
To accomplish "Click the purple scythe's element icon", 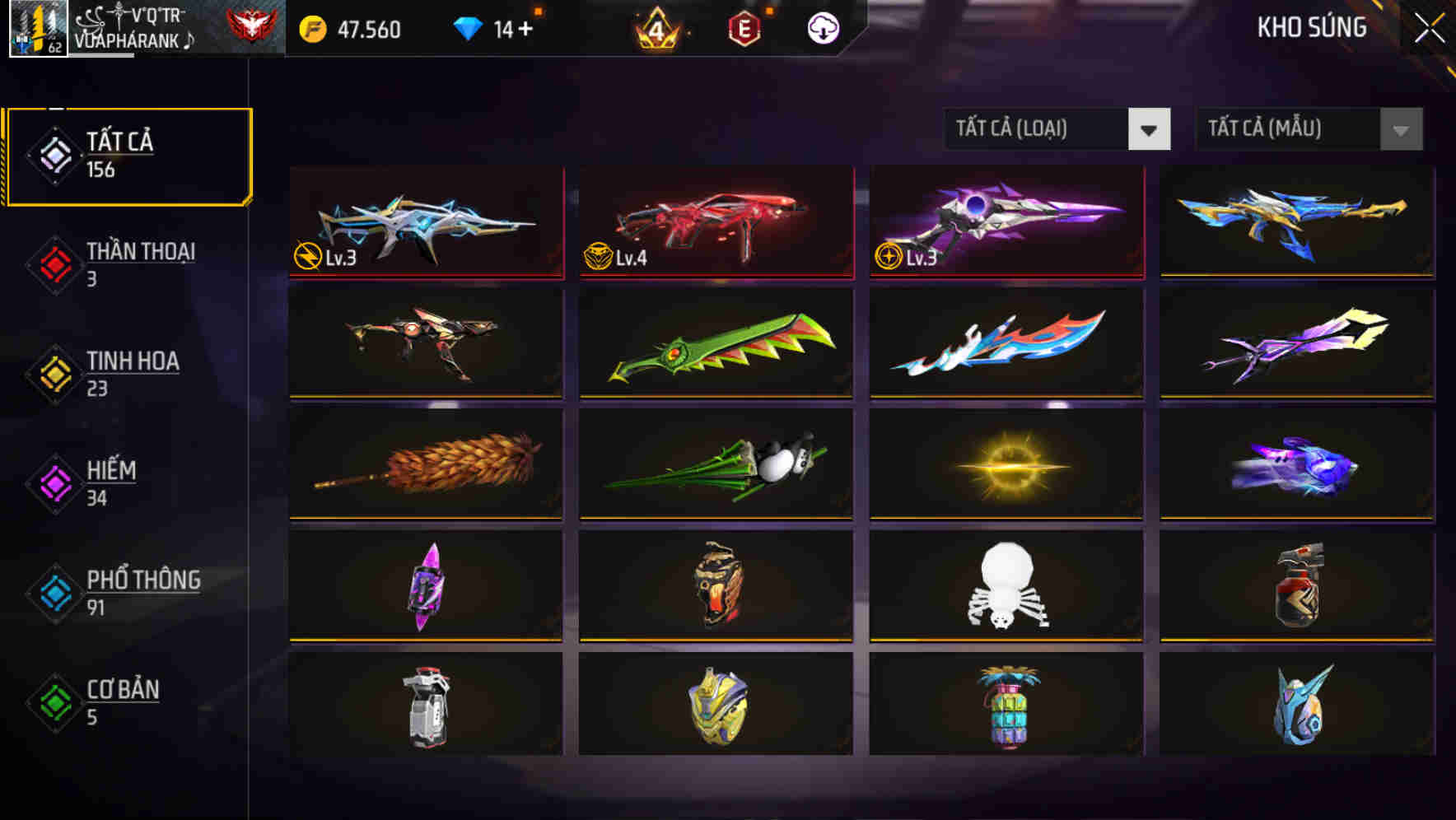I will tap(889, 258).
